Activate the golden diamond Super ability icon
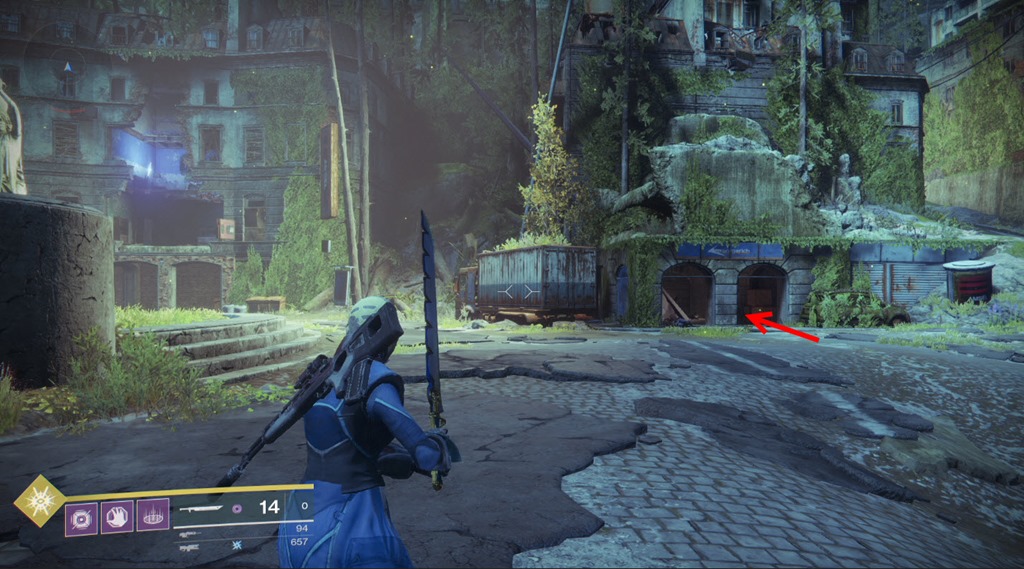Image resolution: width=1024 pixels, height=569 pixels. click(39, 501)
